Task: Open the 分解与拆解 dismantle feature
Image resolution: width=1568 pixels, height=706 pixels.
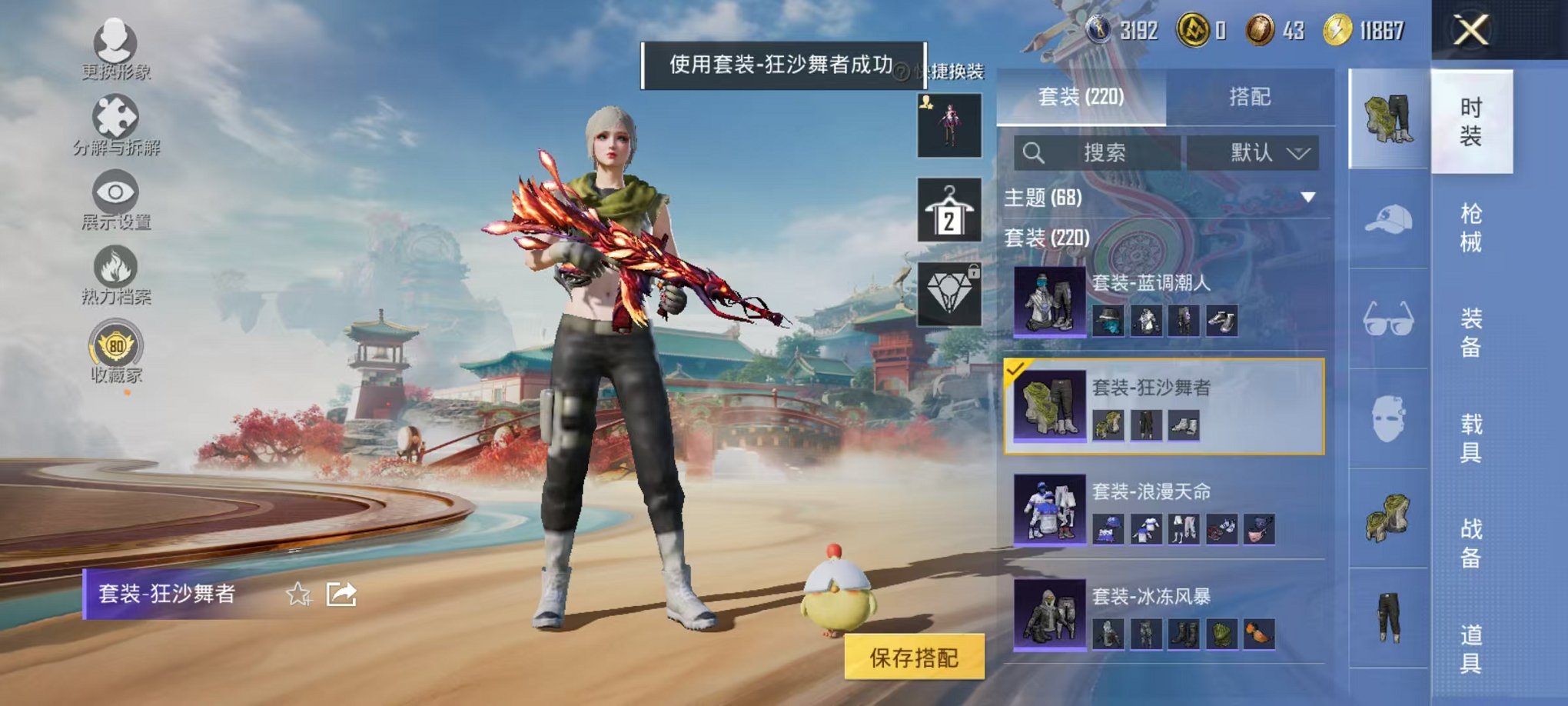Action: tap(115, 119)
